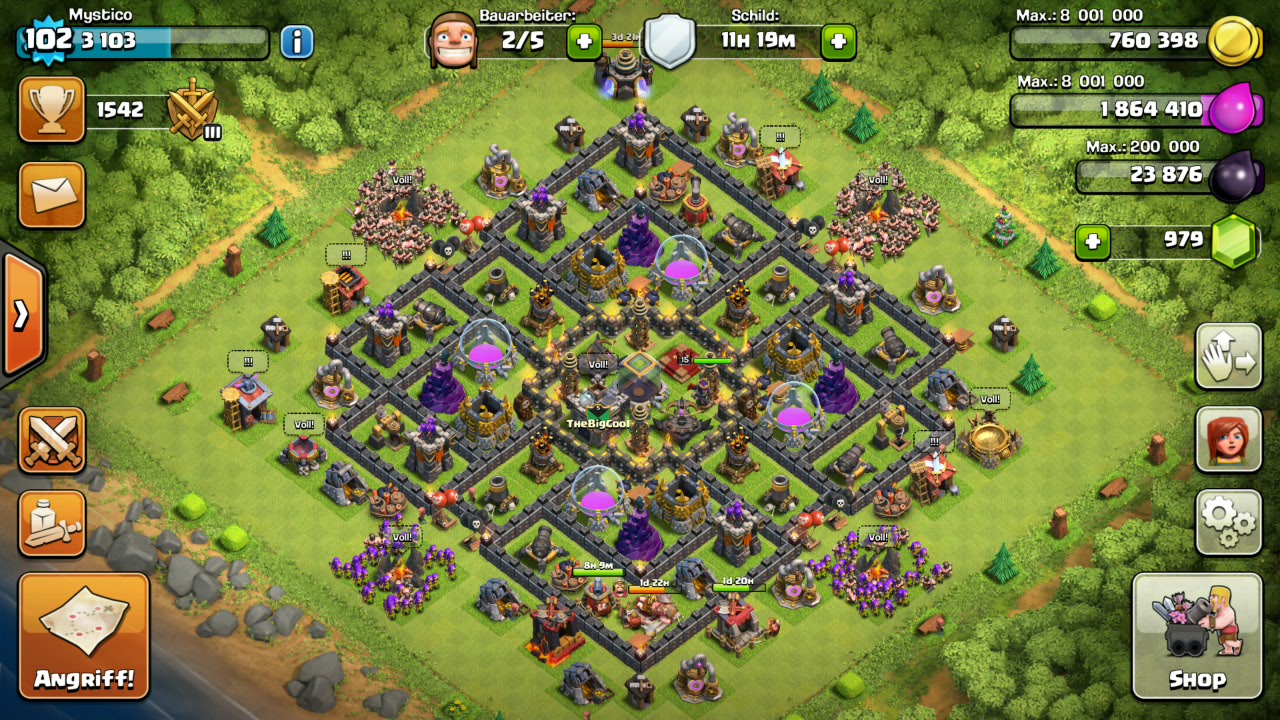Open the trophy league rankings
This screenshot has height=720, width=1280.
tap(52, 110)
